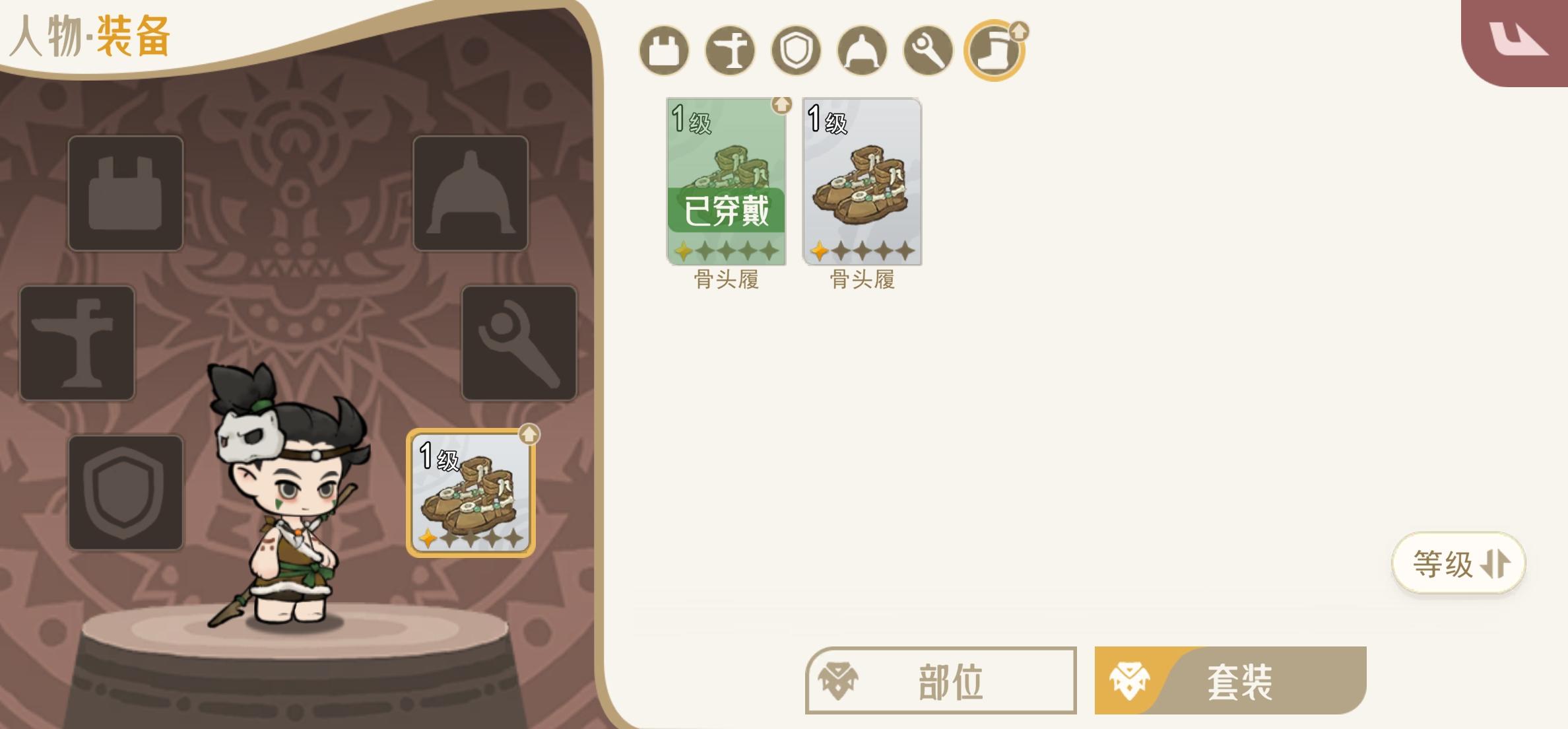Viewport: 1568px width, 729px height.
Task: Select the shield category filter icon
Action: click(795, 52)
